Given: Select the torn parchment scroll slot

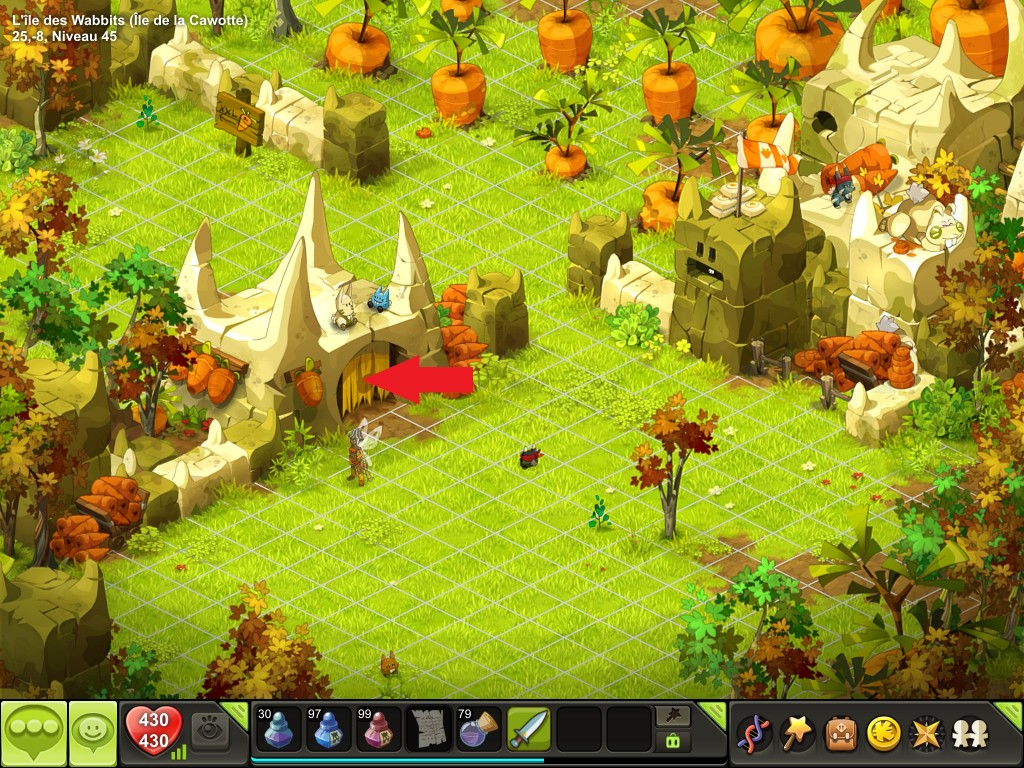Looking at the screenshot, I should point(429,729).
